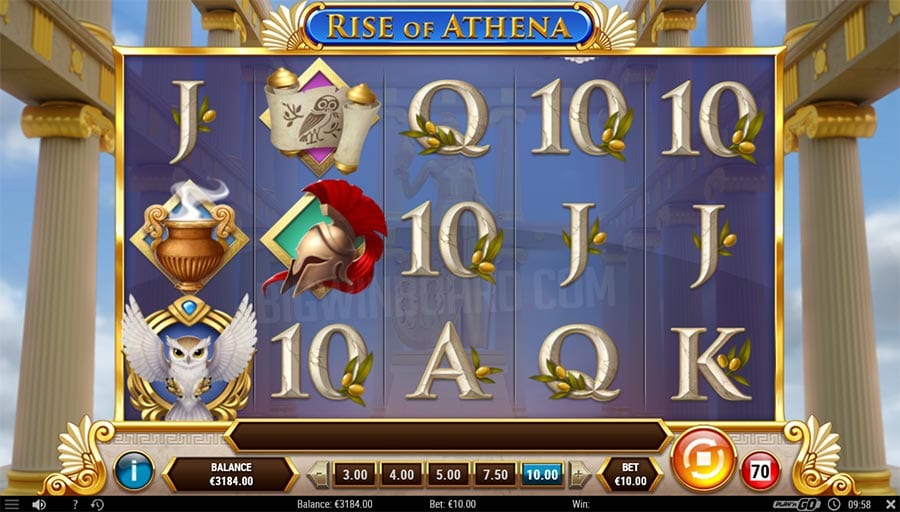Spin the reels with the orange button

tap(703, 459)
